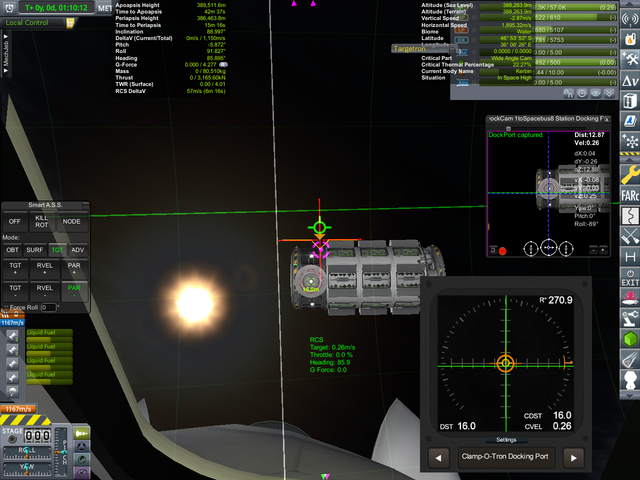Turn Smart A.S.S. OFF
Image resolution: width=640 pixels, height=480 pixels.
(x=14, y=221)
